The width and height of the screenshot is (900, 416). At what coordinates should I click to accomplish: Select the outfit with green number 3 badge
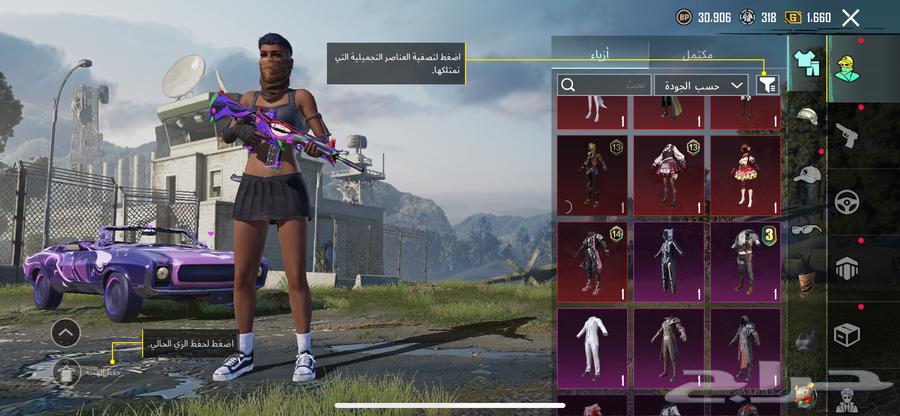click(x=745, y=262)
